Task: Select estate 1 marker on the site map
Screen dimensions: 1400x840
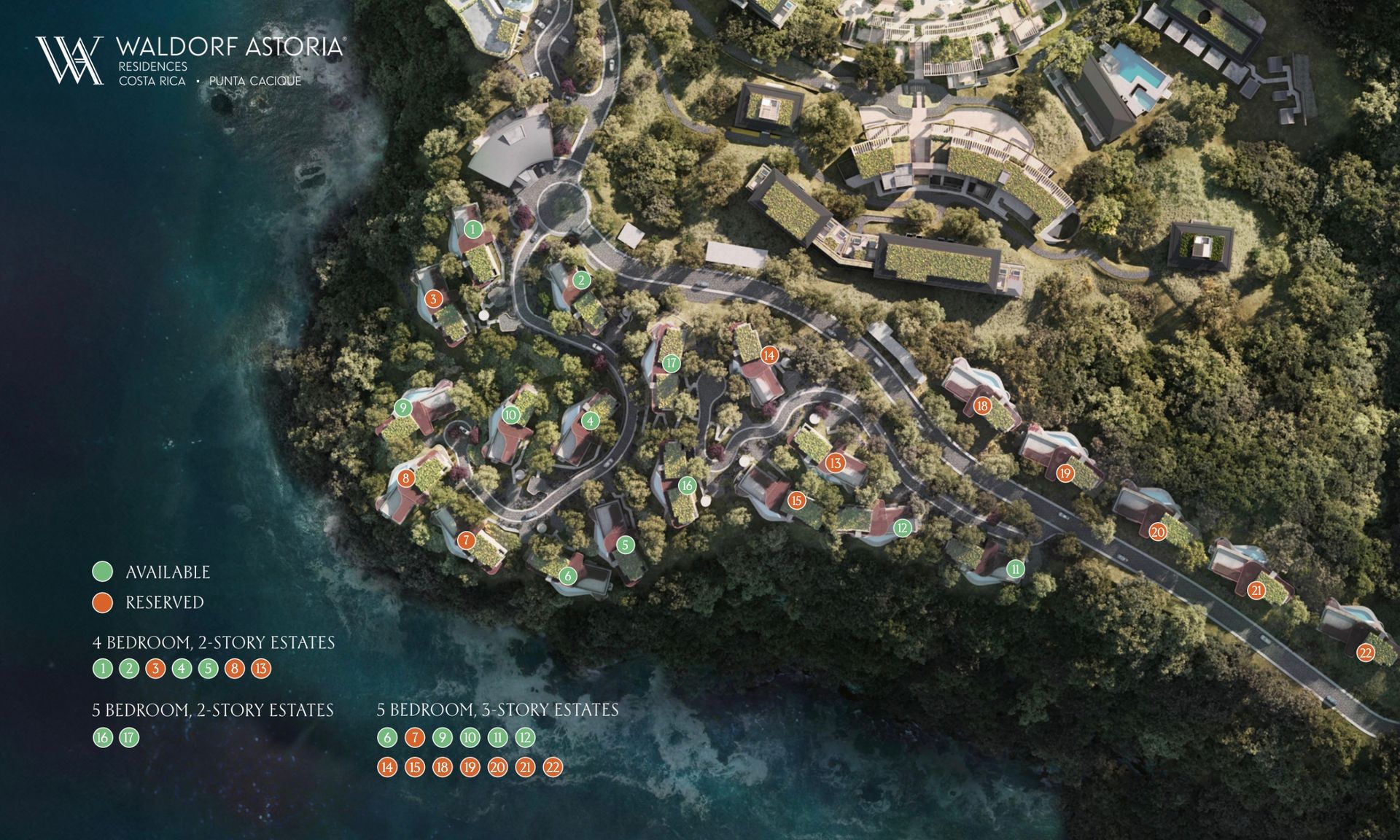Action: tap(473, 230)
